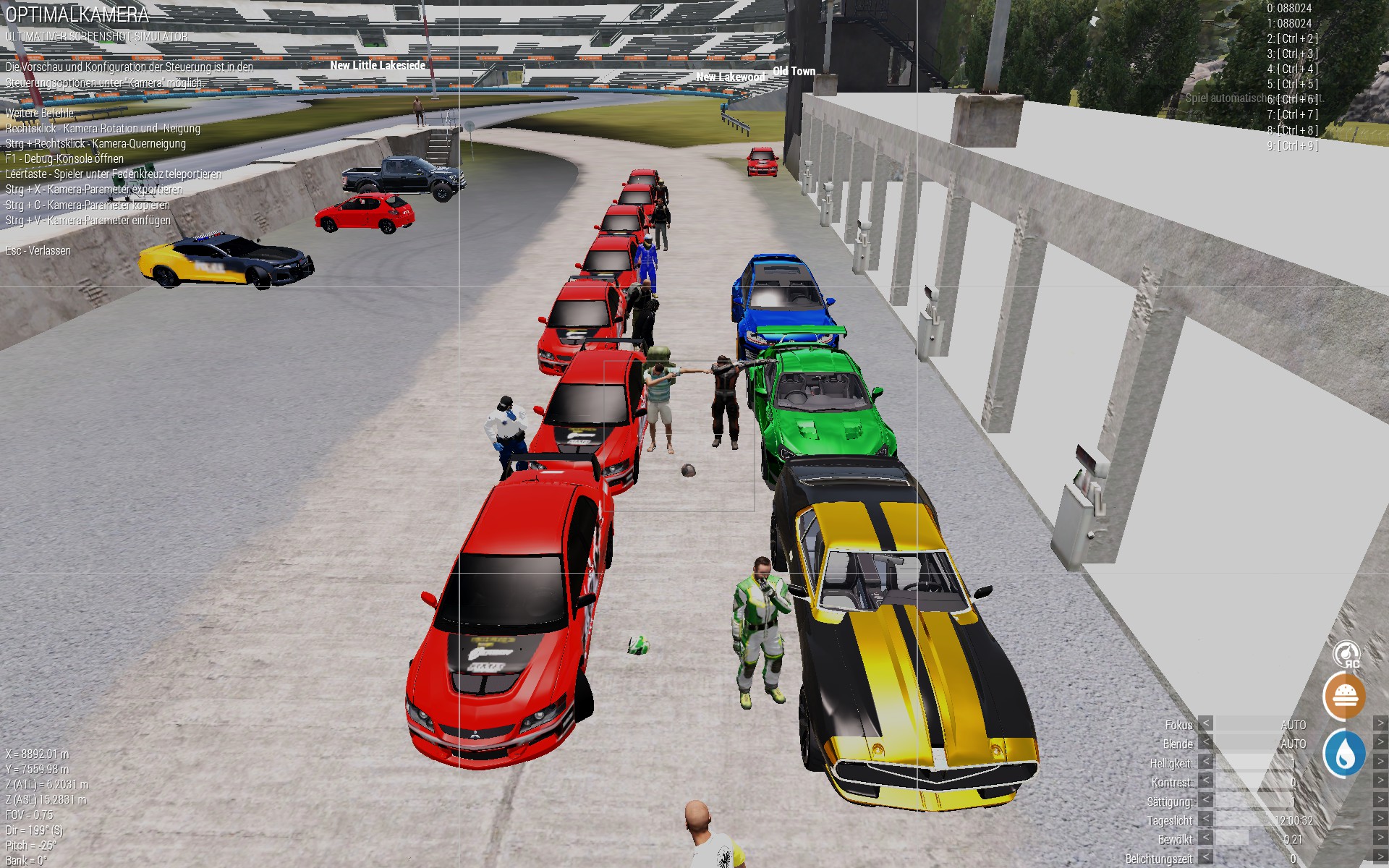Decrease Belichtungszeit with the left arrow
This screenshot has width=1389, height=868.
[x=1205, y=859]
